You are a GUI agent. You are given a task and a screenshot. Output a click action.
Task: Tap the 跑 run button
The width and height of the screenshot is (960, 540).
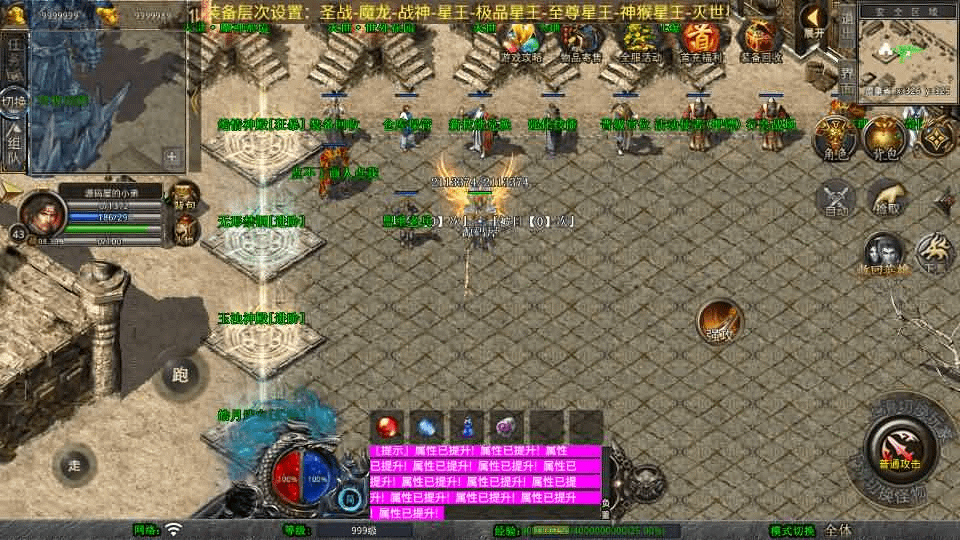[180, 375]
